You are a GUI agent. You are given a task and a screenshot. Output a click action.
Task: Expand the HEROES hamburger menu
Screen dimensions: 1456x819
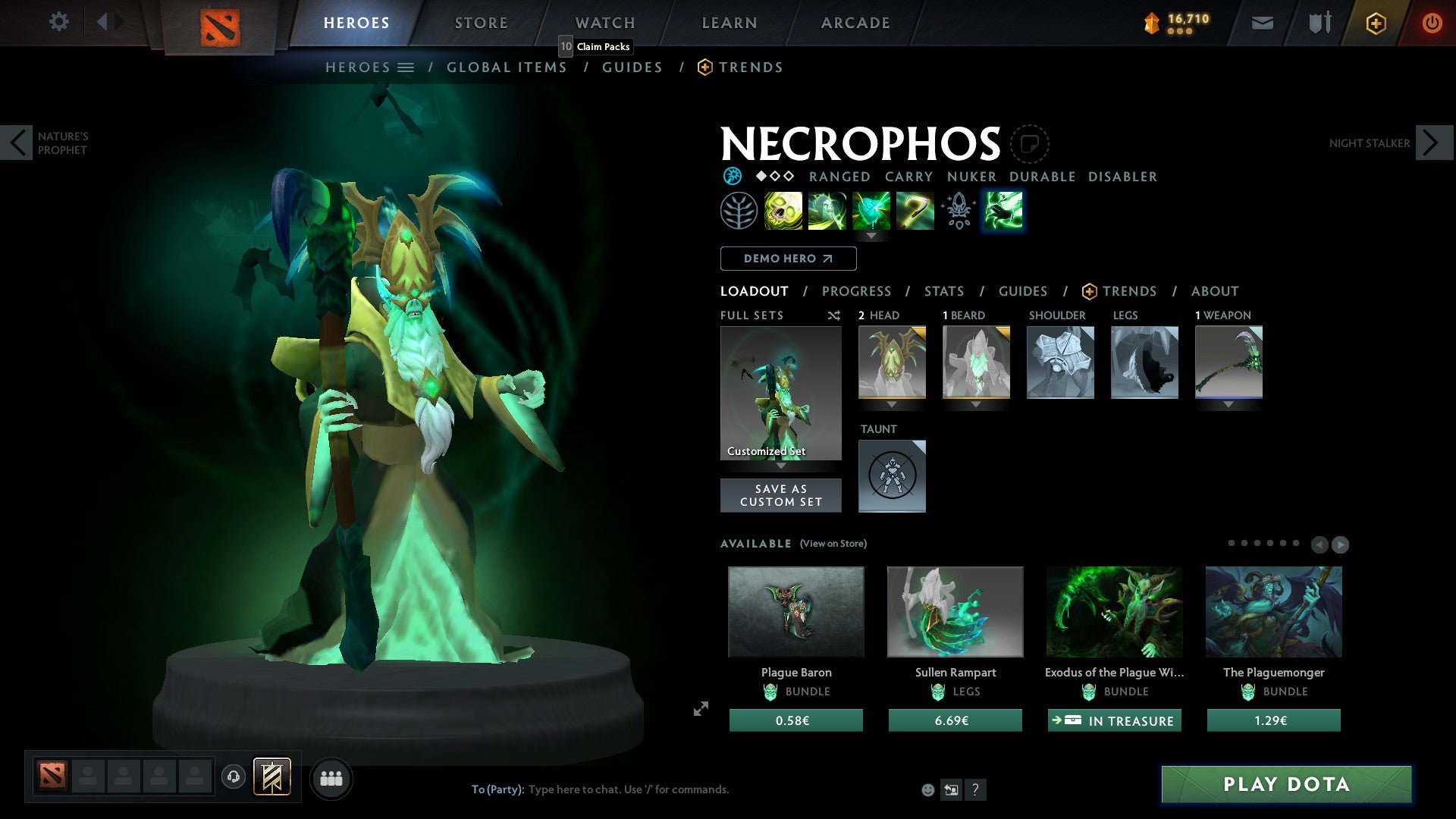407,67
